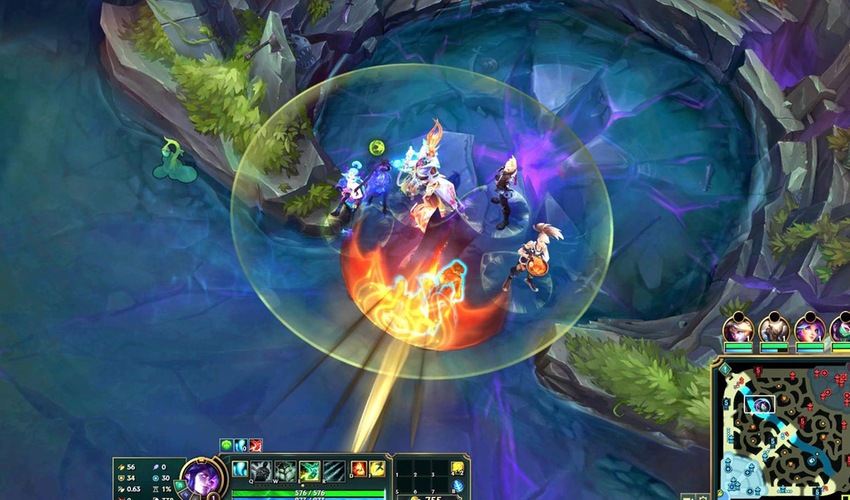Click the red buff icon above abilities

click(x=255, y=445)
